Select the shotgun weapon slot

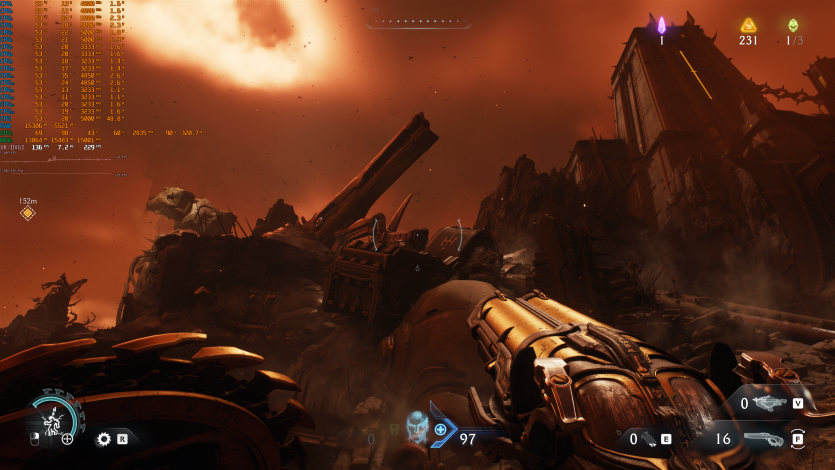coord(765,438)
